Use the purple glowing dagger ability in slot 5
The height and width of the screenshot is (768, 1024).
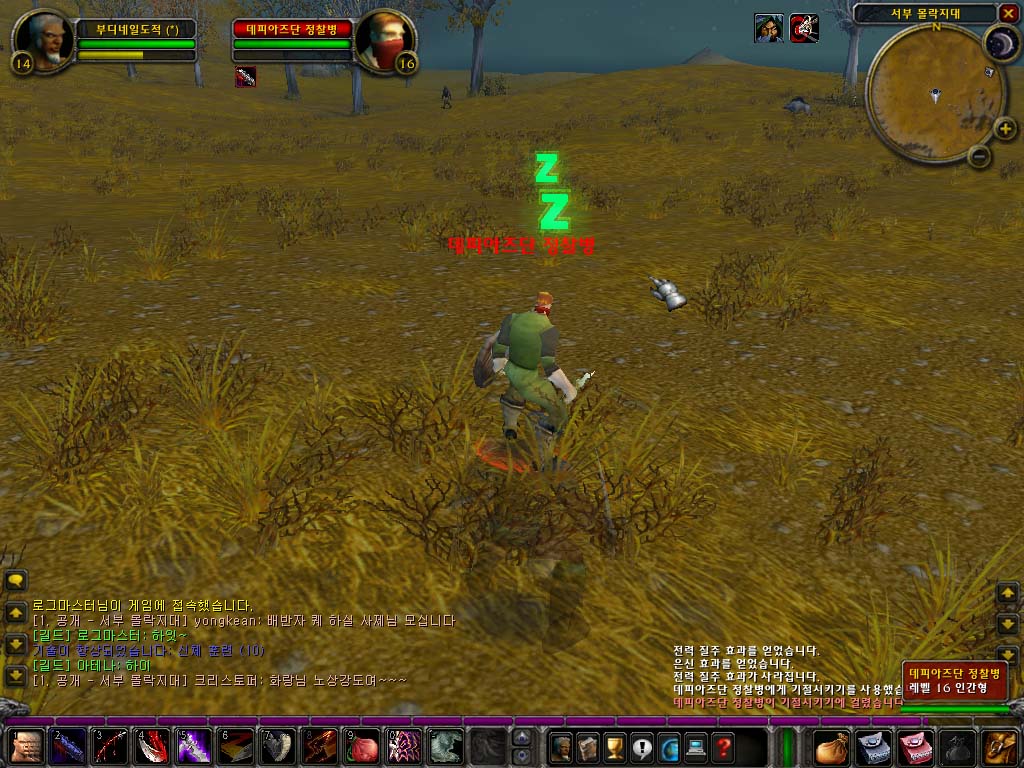(196, 747)
